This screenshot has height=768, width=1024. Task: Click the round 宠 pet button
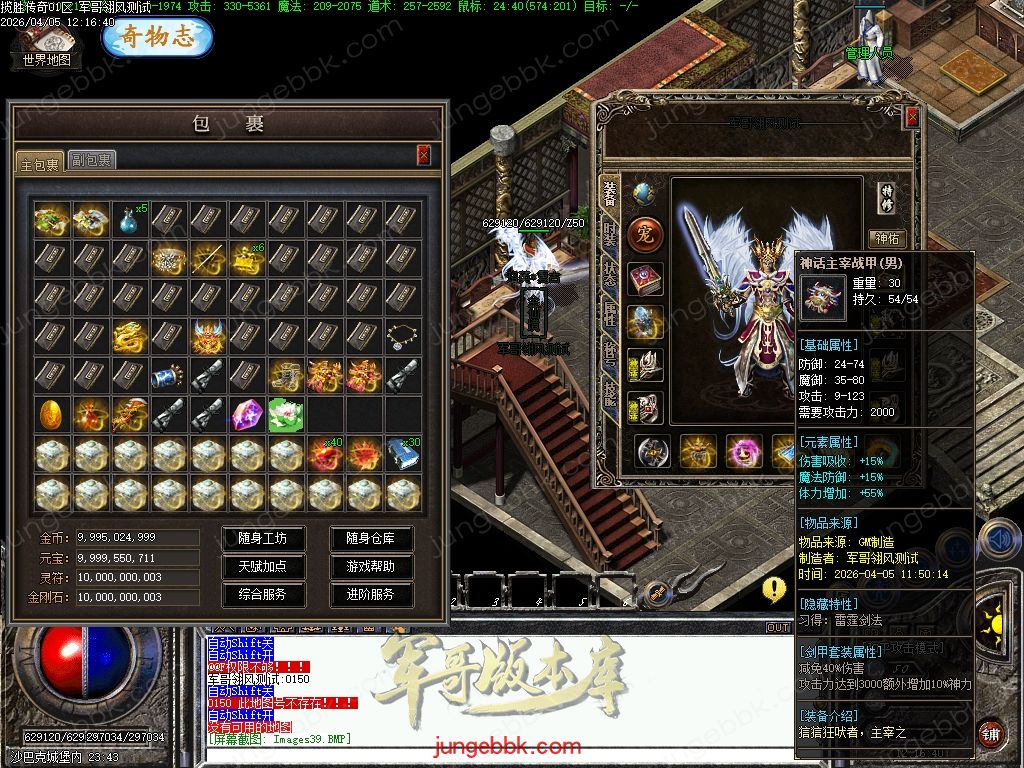(x=645, y=235)
